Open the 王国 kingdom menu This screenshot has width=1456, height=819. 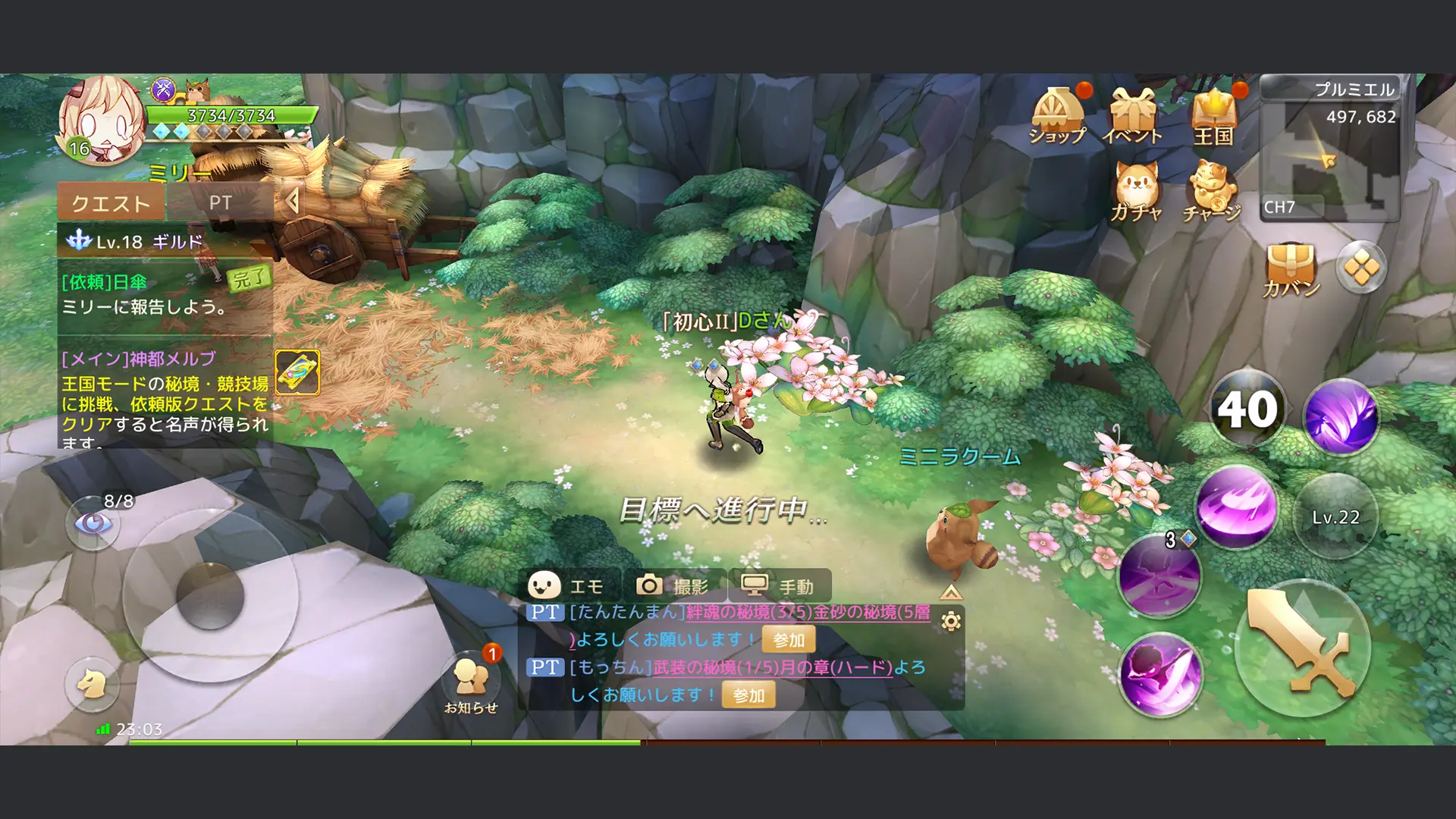1214,115
